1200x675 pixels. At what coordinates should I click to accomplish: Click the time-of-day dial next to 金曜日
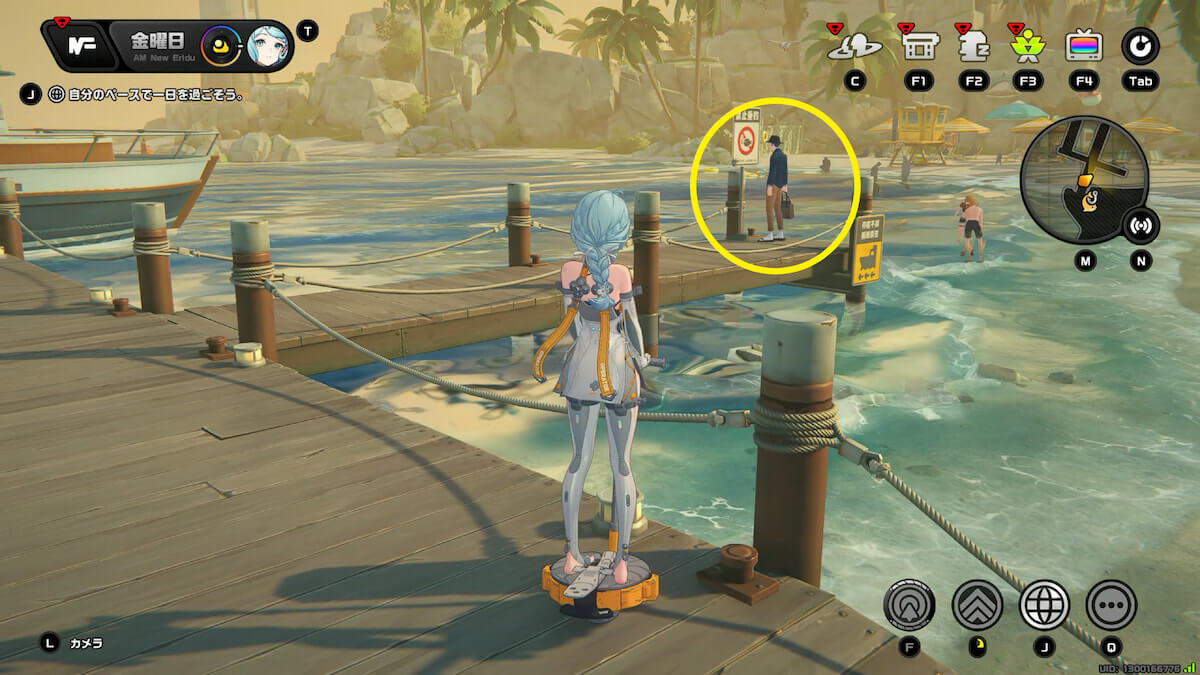click(219, 46)
